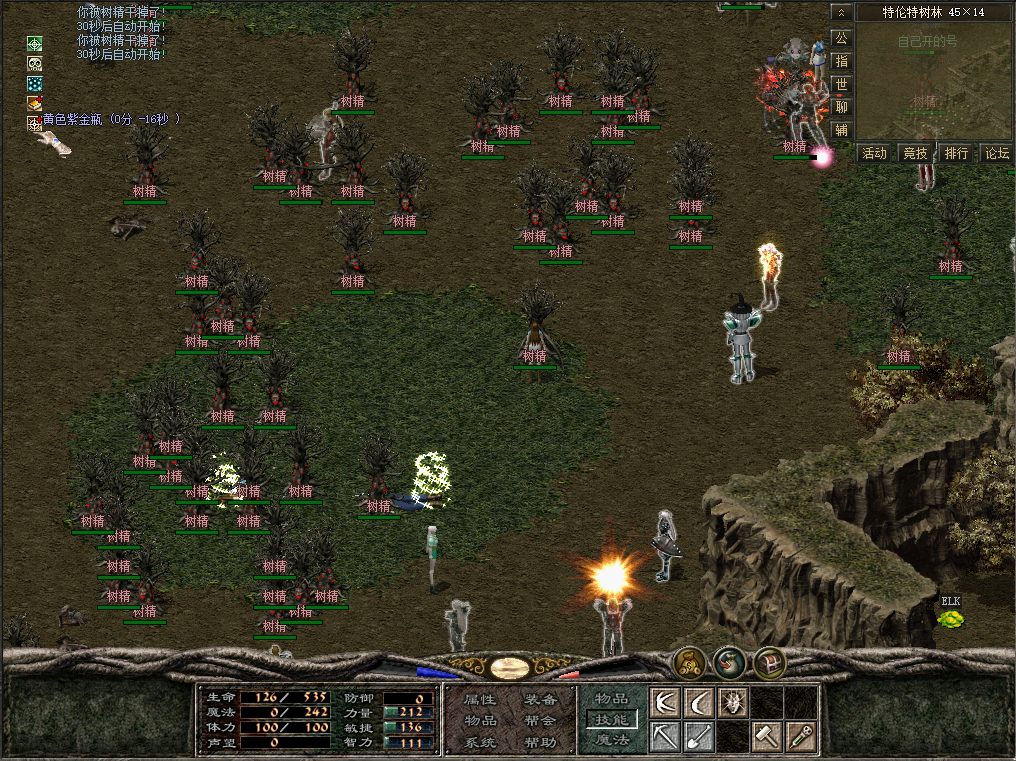Switch to the 魔法 magic tab
Screen dimensions: 1016x761
point(612,740)
